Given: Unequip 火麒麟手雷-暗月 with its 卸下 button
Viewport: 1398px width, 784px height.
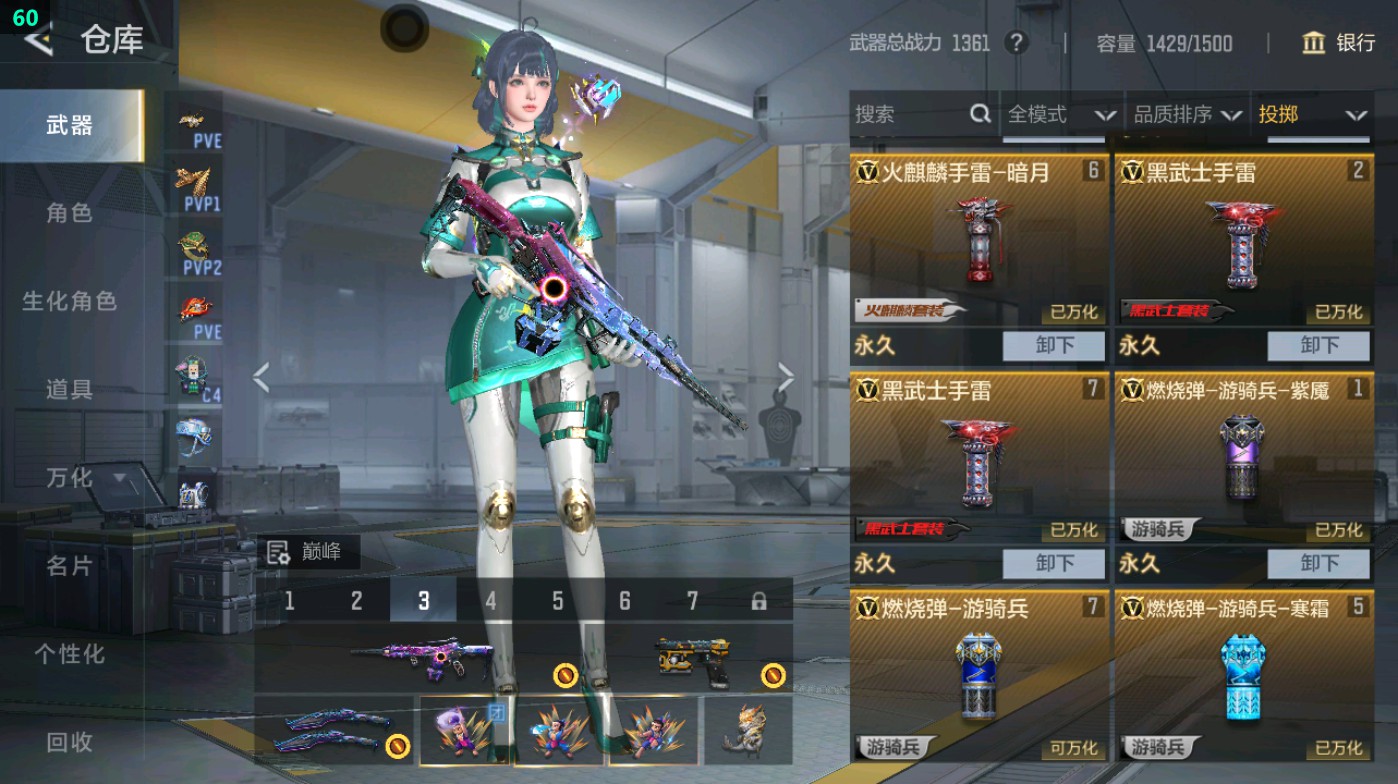Looking at the screenshot, I should coord(1051,346).
